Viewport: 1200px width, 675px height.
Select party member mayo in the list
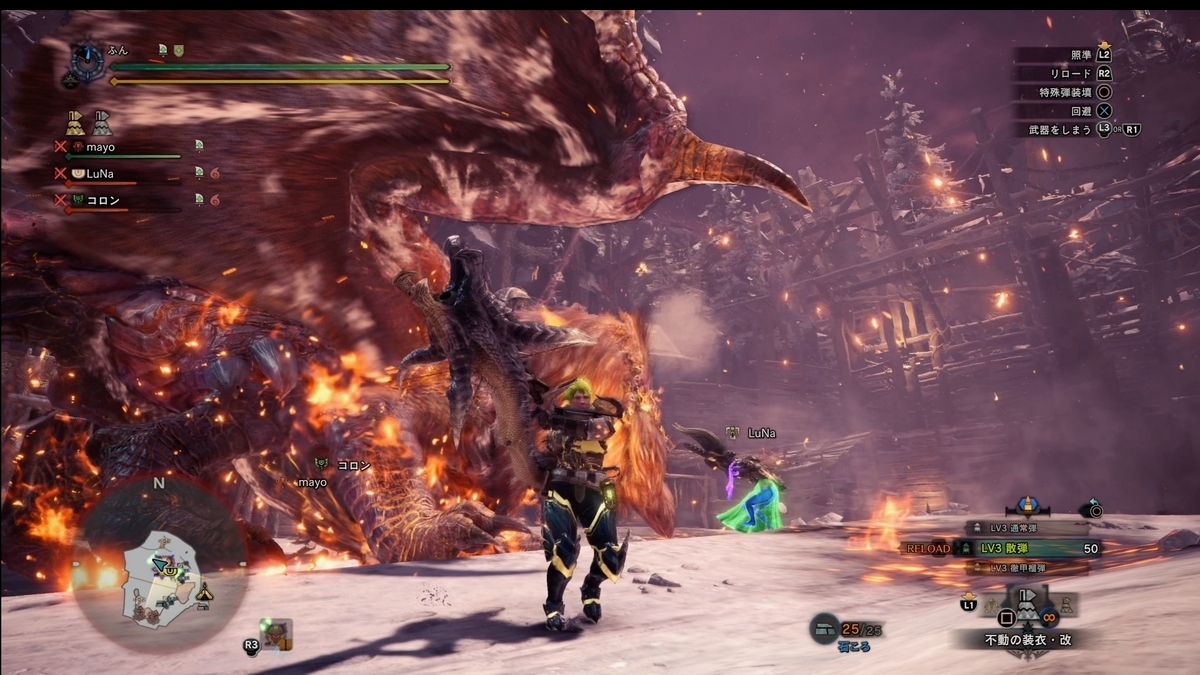tap(100, 147)
